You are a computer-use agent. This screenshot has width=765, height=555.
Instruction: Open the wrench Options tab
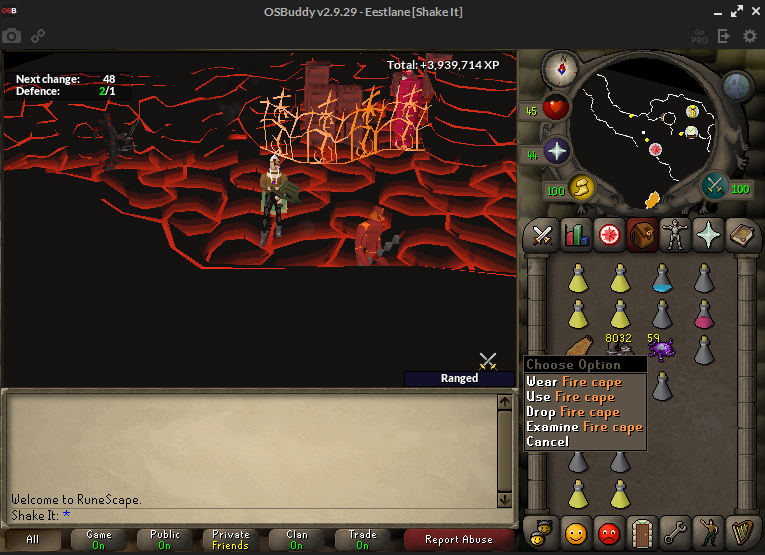(676, 530)
